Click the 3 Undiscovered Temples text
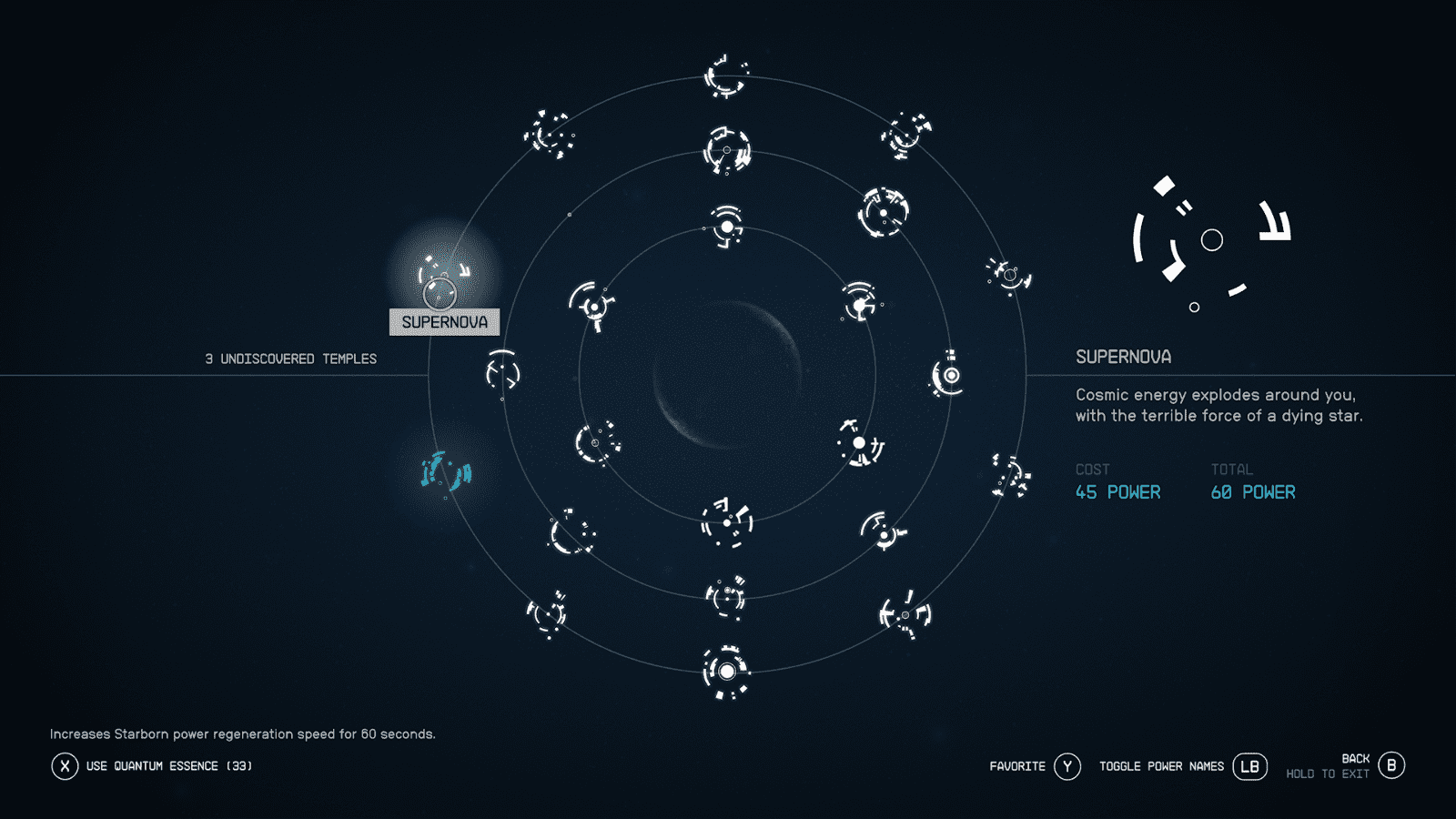 click(289, 358)
